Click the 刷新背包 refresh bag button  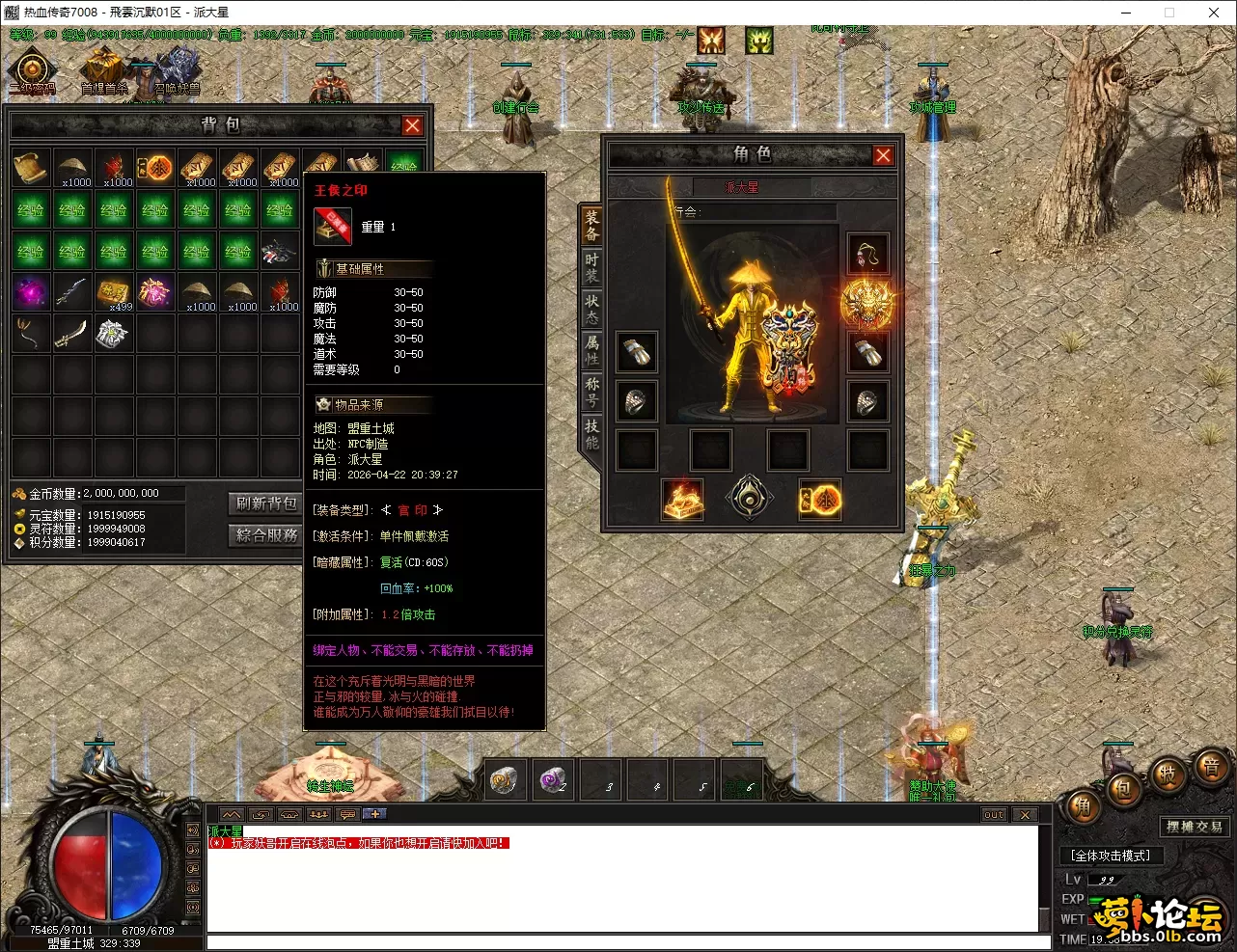(x=266, y=503)
